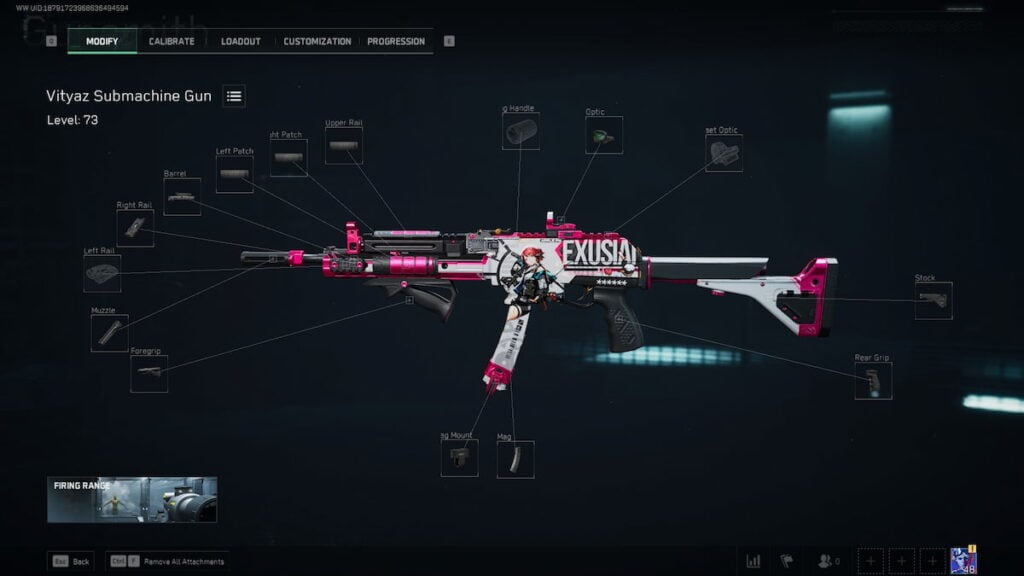This screenshot has width=1024, height=576.
Task: Open the player avatar profile
Action: click(963, 561)
